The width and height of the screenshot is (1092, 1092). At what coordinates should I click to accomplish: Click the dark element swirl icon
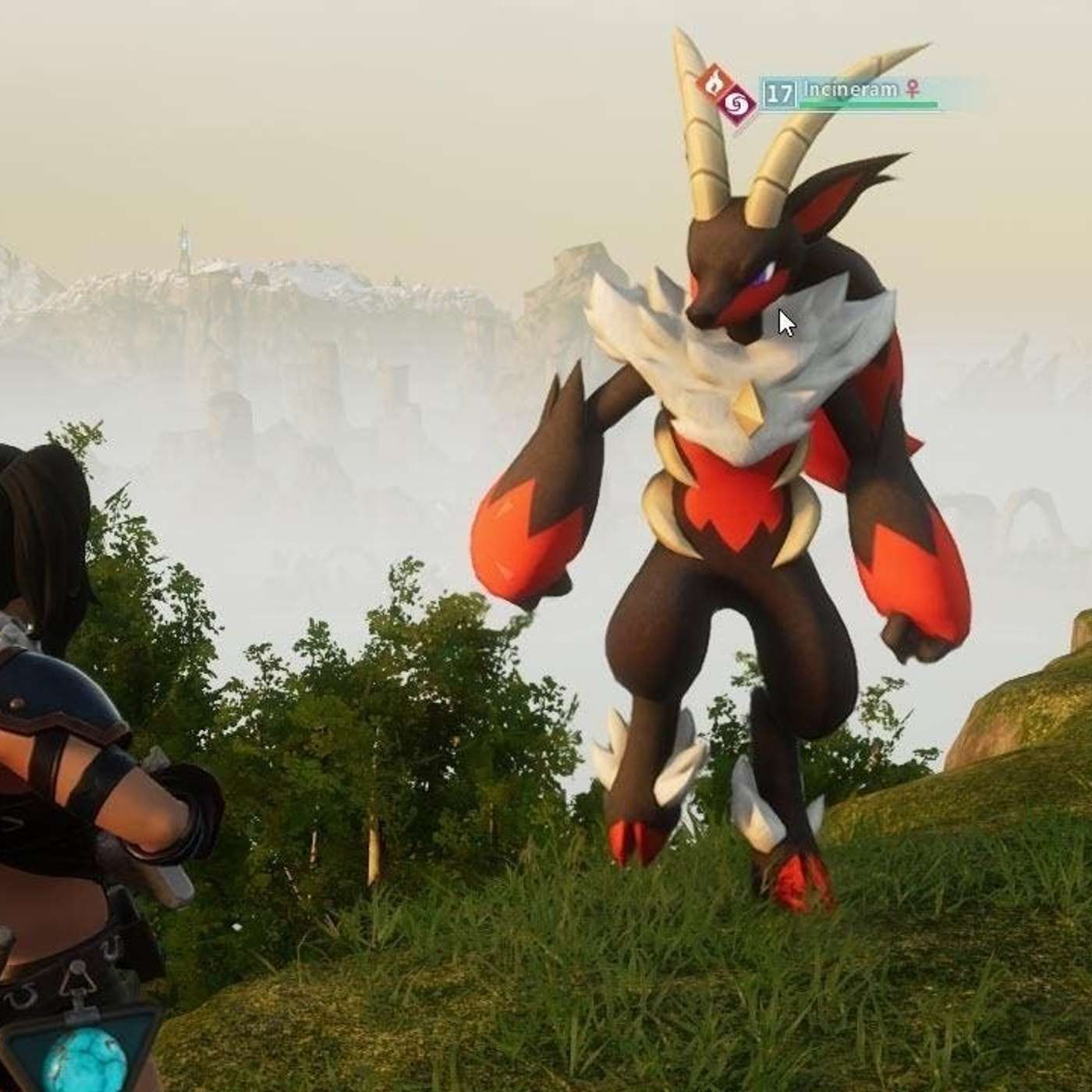(737, 103)
